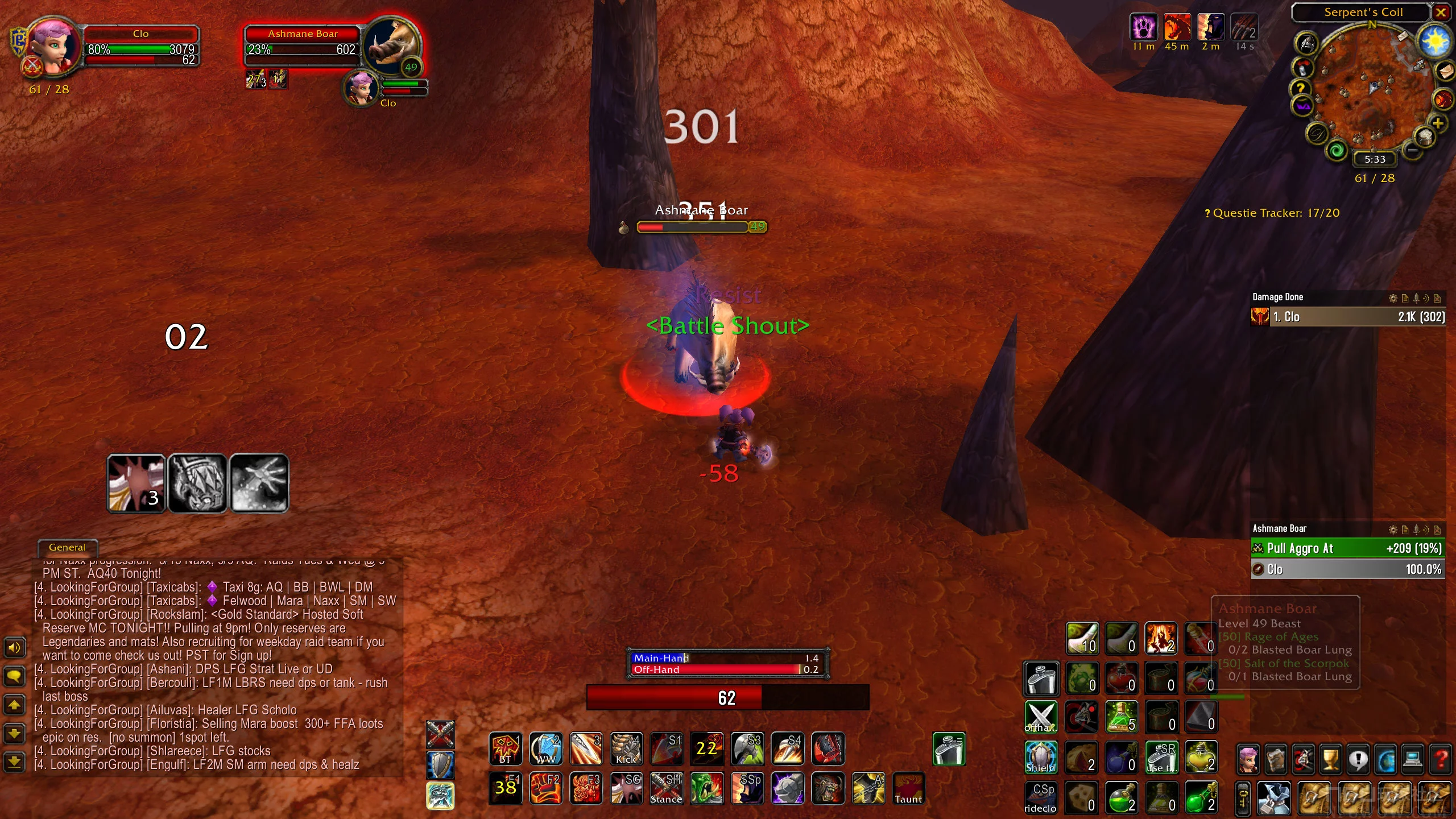This screenshot has width=1456, height=819.
Task: Zoom in the minimap with plus button
Action: pos(1437,123)
